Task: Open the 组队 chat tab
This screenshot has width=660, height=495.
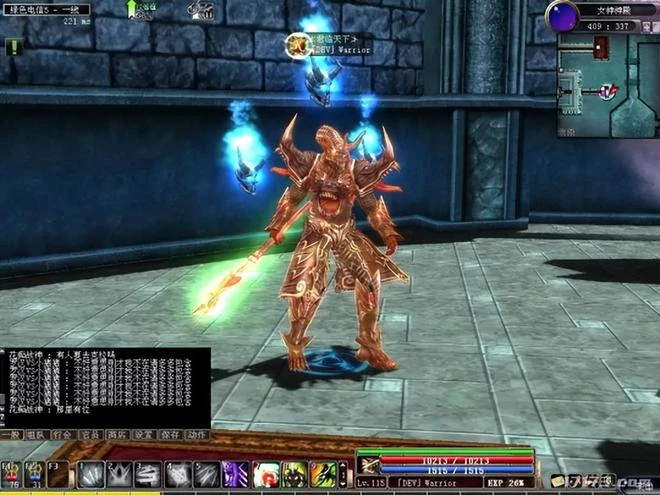Action: (37, 435)
